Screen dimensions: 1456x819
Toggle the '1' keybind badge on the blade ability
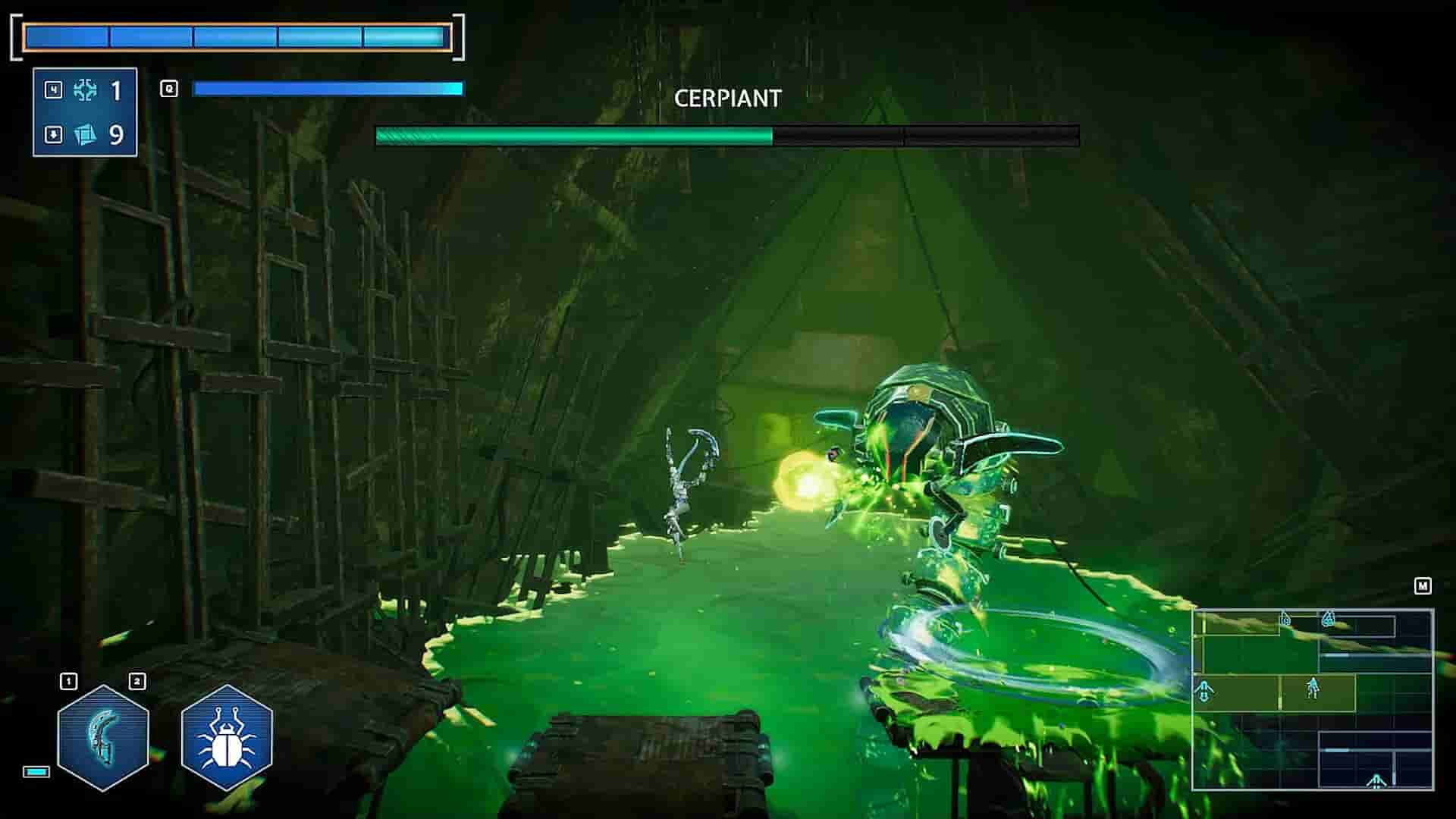[68, 682]
